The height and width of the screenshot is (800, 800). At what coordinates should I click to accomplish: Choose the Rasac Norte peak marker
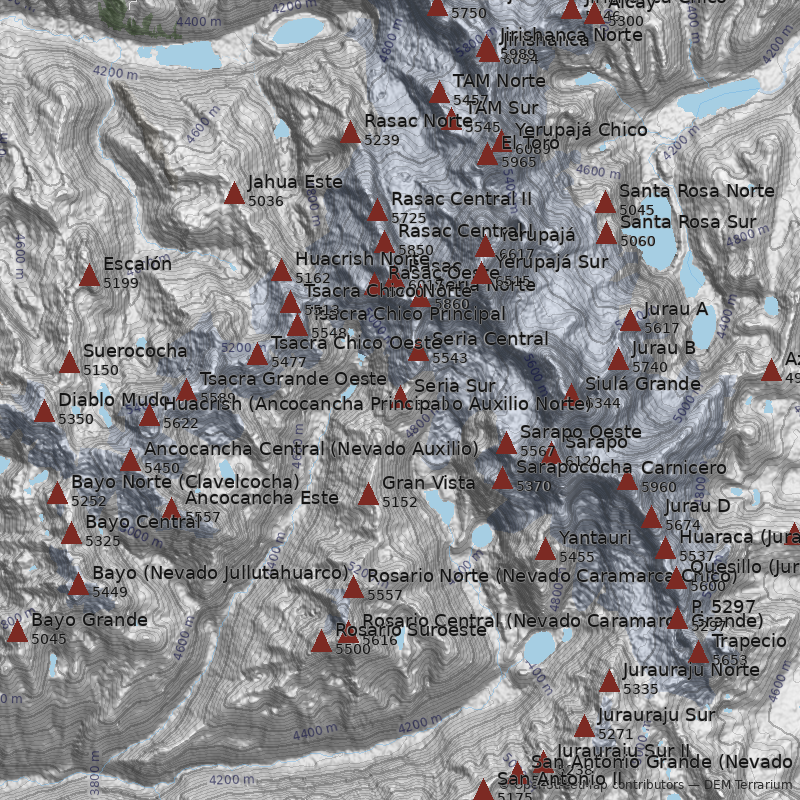coord(350,132)
